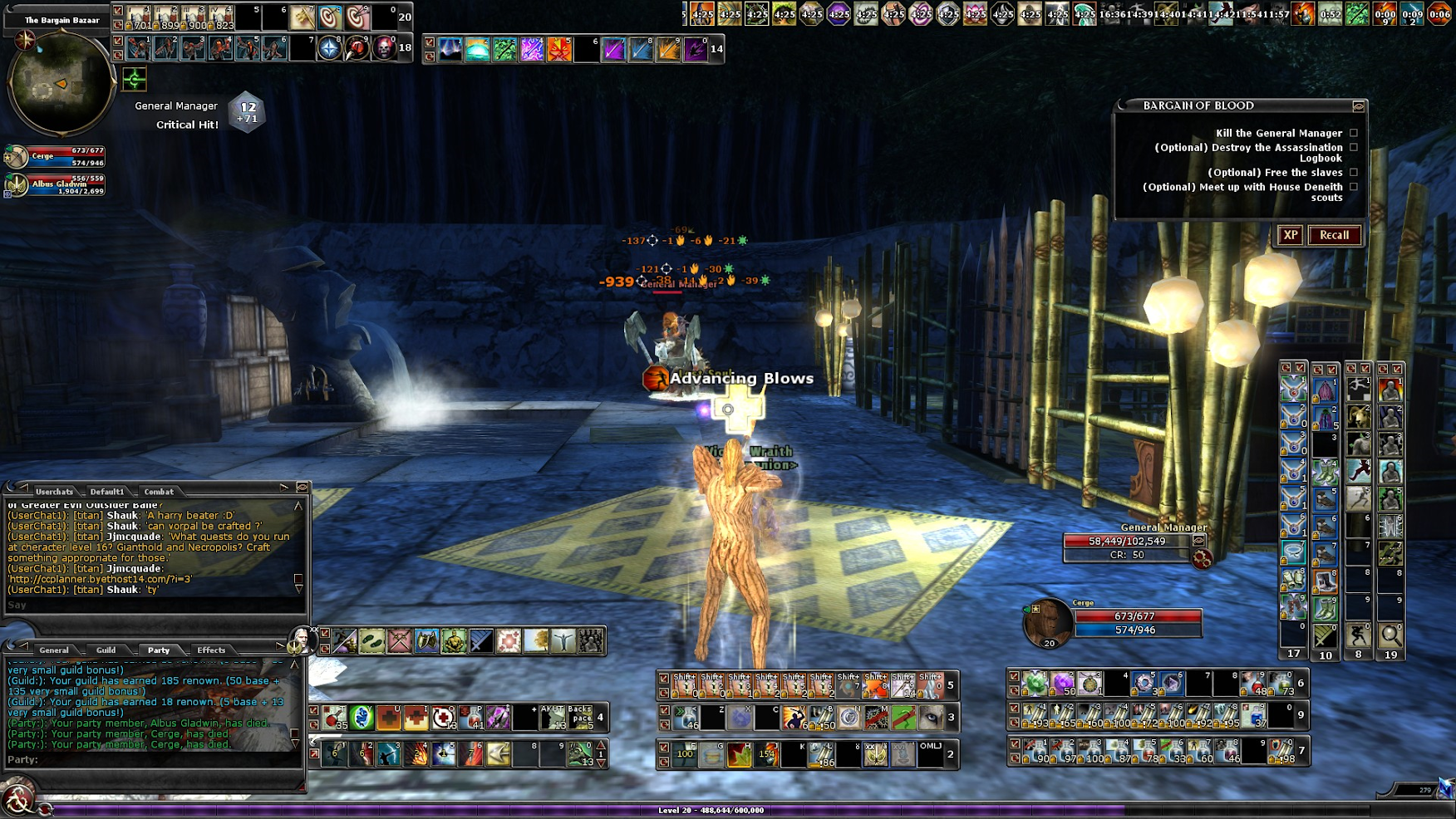This screenshot has width=1456, height=819.
Task: Click the red gears target icon
Action: tap(1201, 559)
